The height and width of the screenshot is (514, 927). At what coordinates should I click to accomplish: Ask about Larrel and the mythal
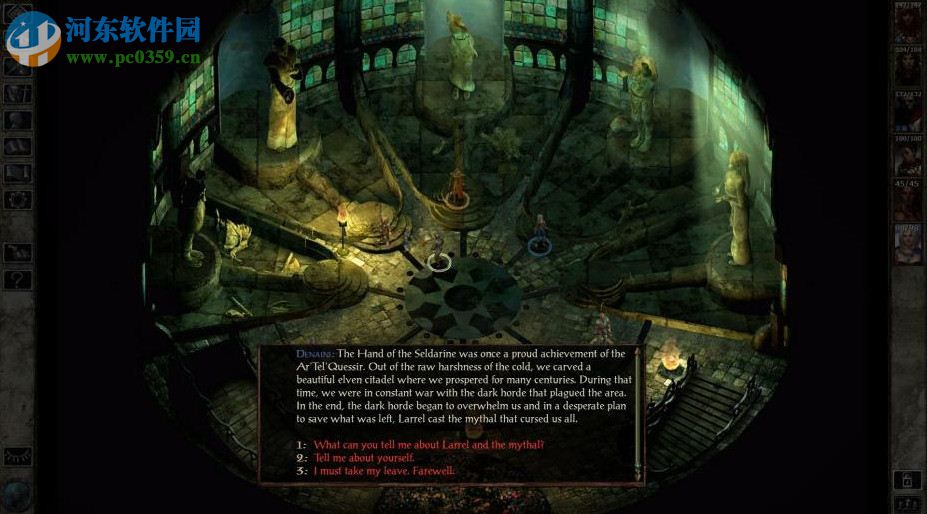(x=428, y=444)
